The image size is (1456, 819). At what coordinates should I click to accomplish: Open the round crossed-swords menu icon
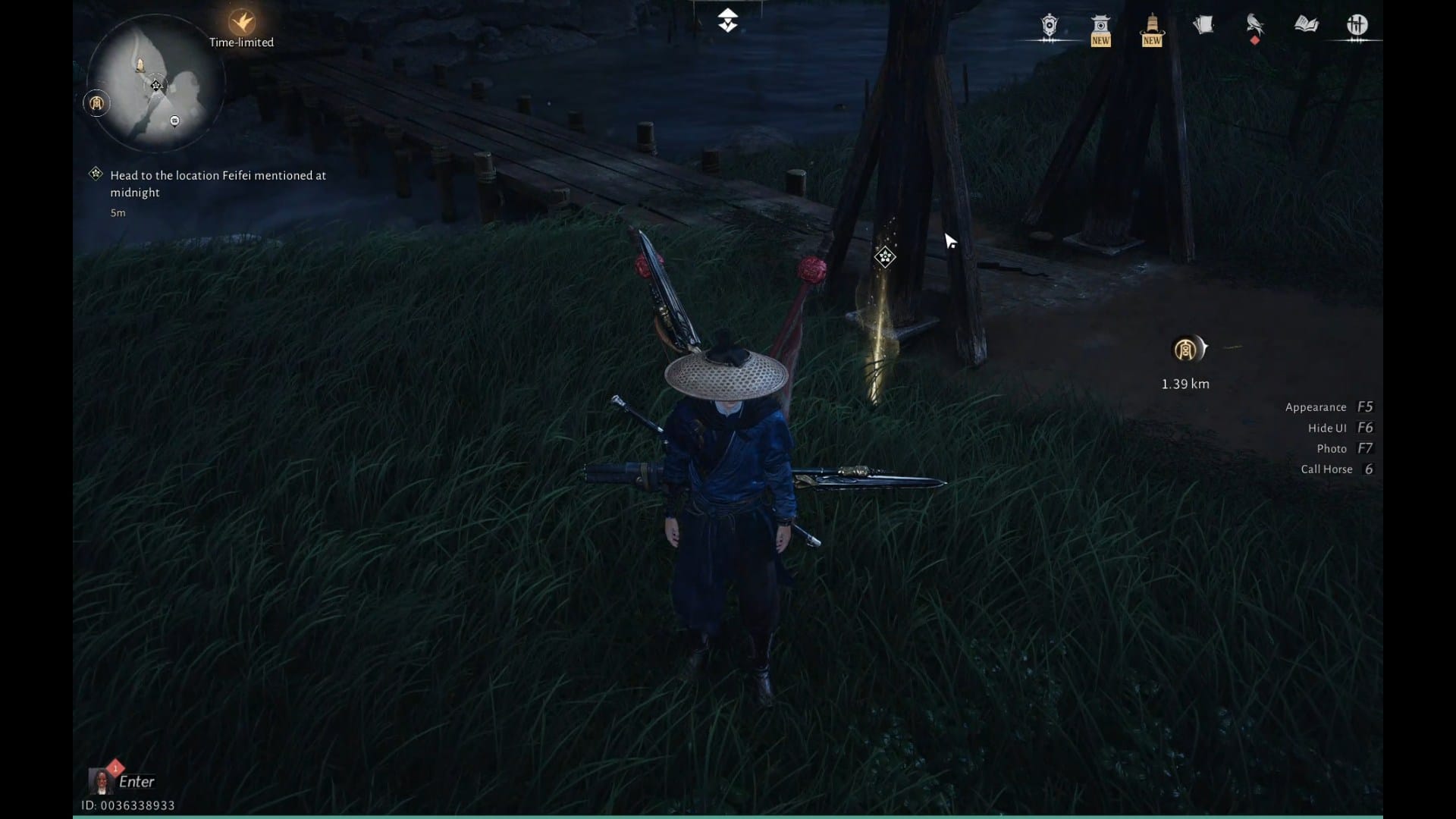point(1357,26)
